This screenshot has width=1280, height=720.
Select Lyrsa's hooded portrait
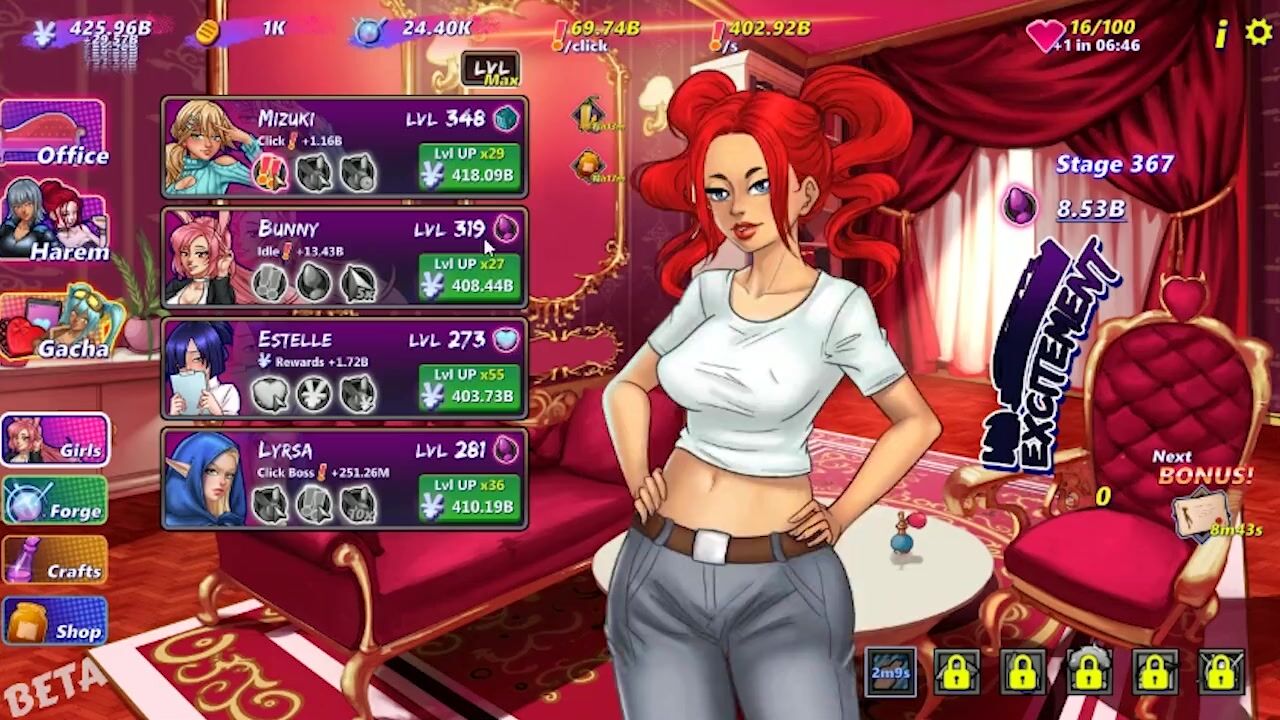click(x=205, y=479)
